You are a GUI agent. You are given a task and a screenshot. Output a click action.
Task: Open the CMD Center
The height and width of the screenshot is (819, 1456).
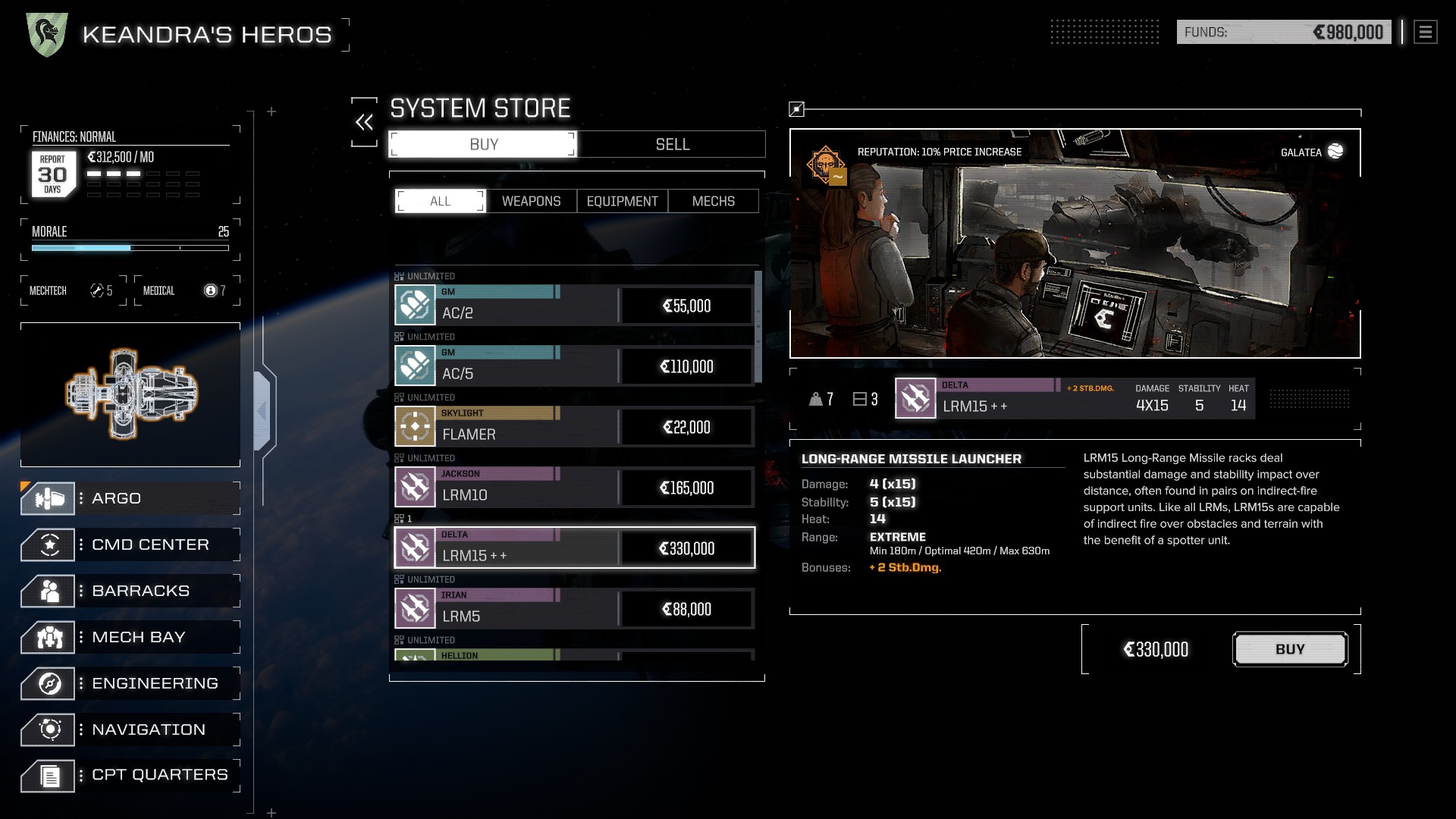click(x=130, y=544)
